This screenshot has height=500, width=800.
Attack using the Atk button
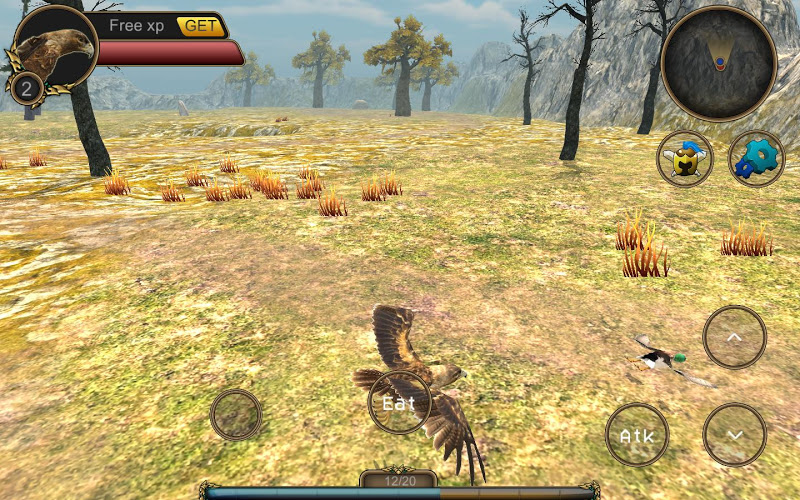coord(637,435)
